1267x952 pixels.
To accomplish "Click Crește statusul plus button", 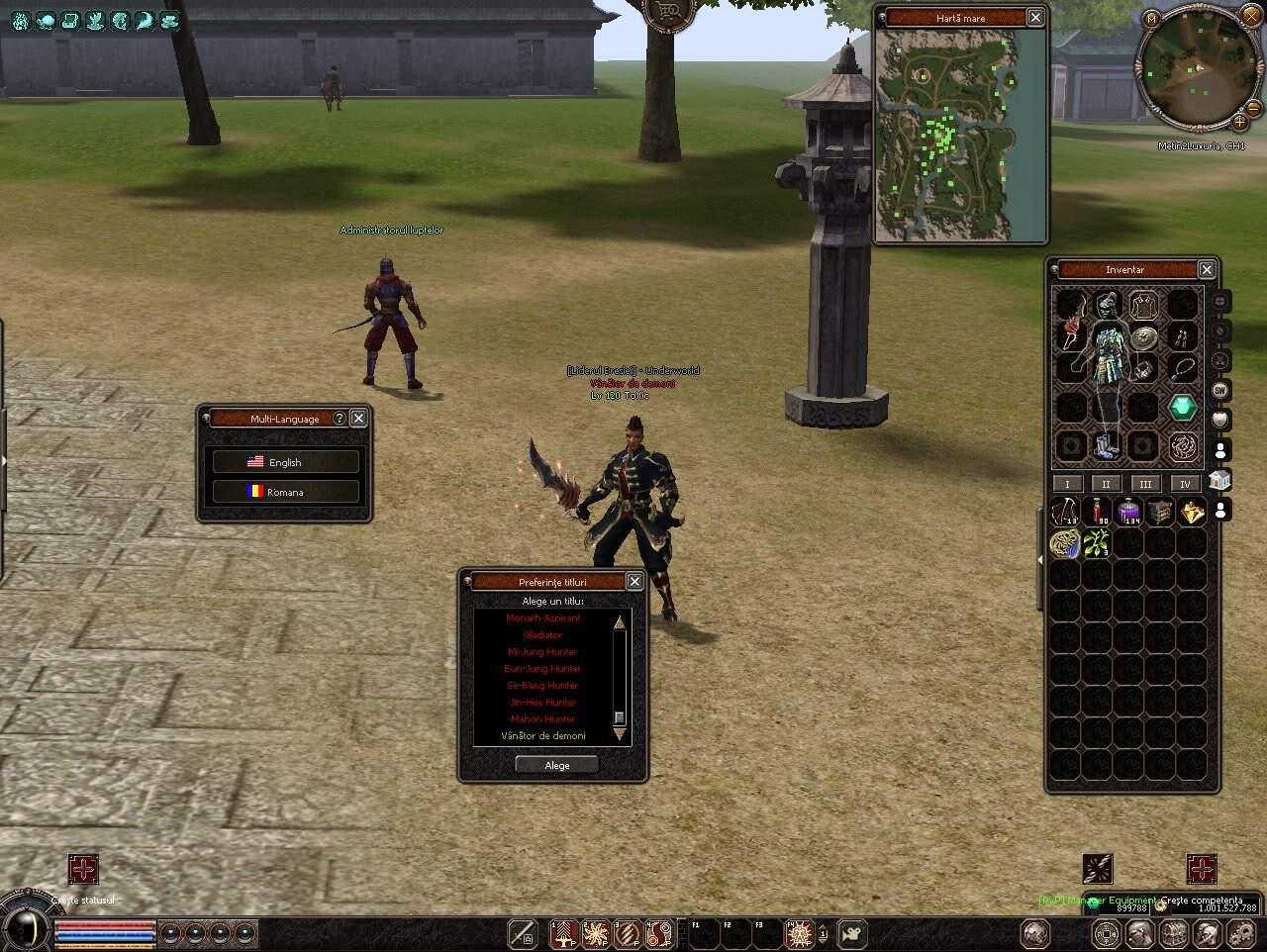I will [x=82, y=871].
